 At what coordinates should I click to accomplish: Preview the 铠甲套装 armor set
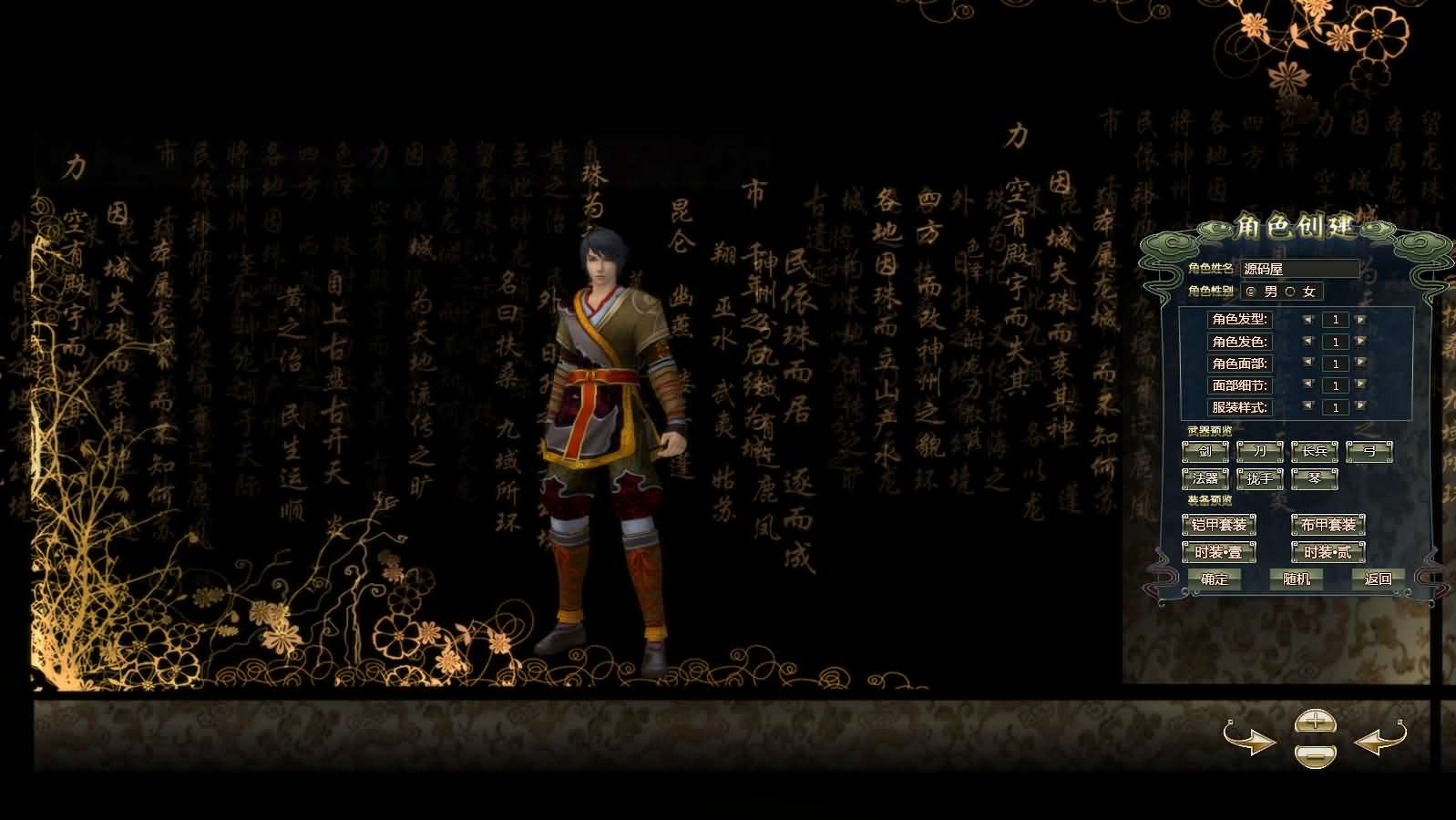click(1221, 525)
